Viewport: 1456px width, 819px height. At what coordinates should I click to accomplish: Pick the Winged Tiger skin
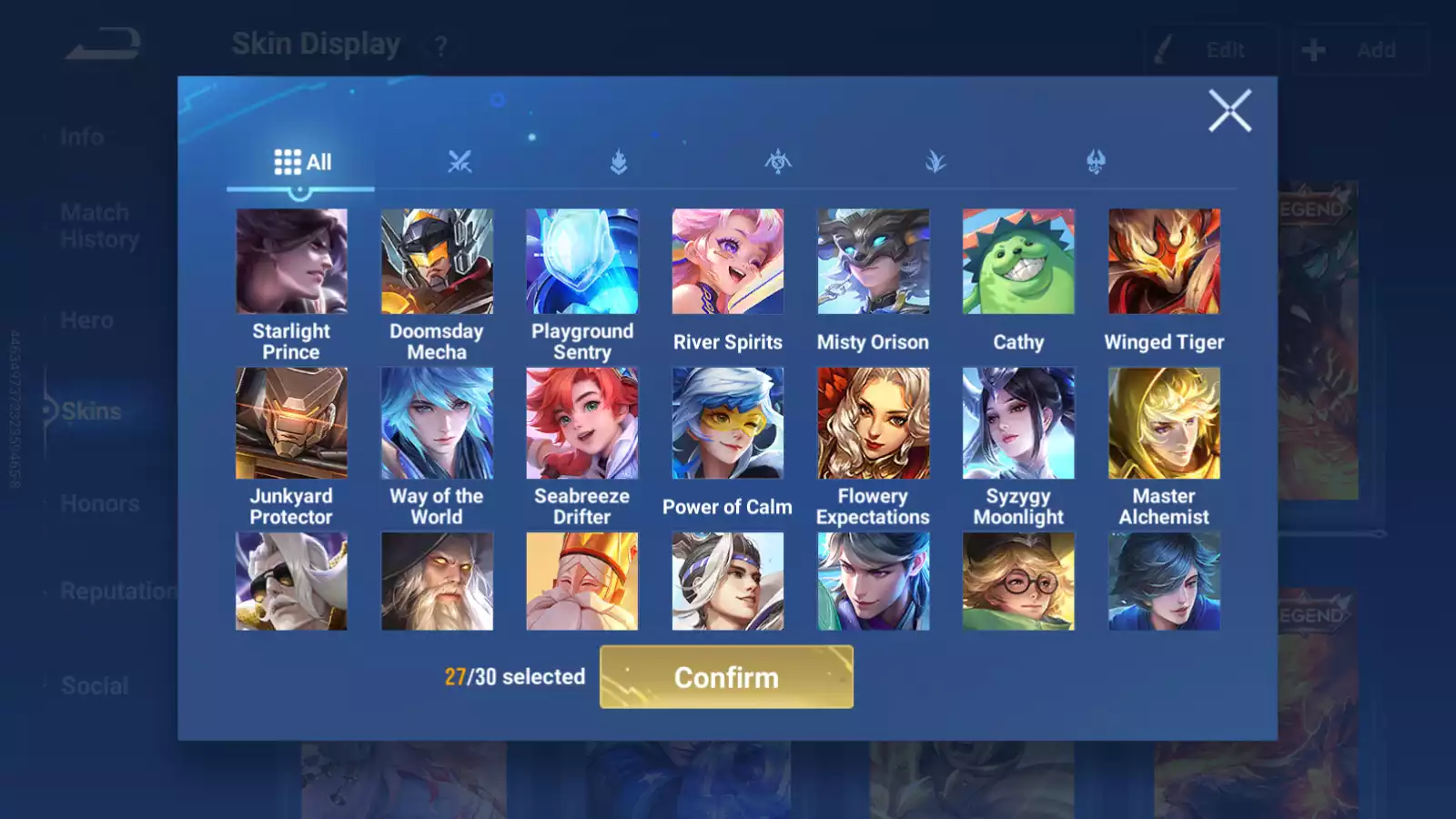pyautogui.click(x=1164, y=262)
